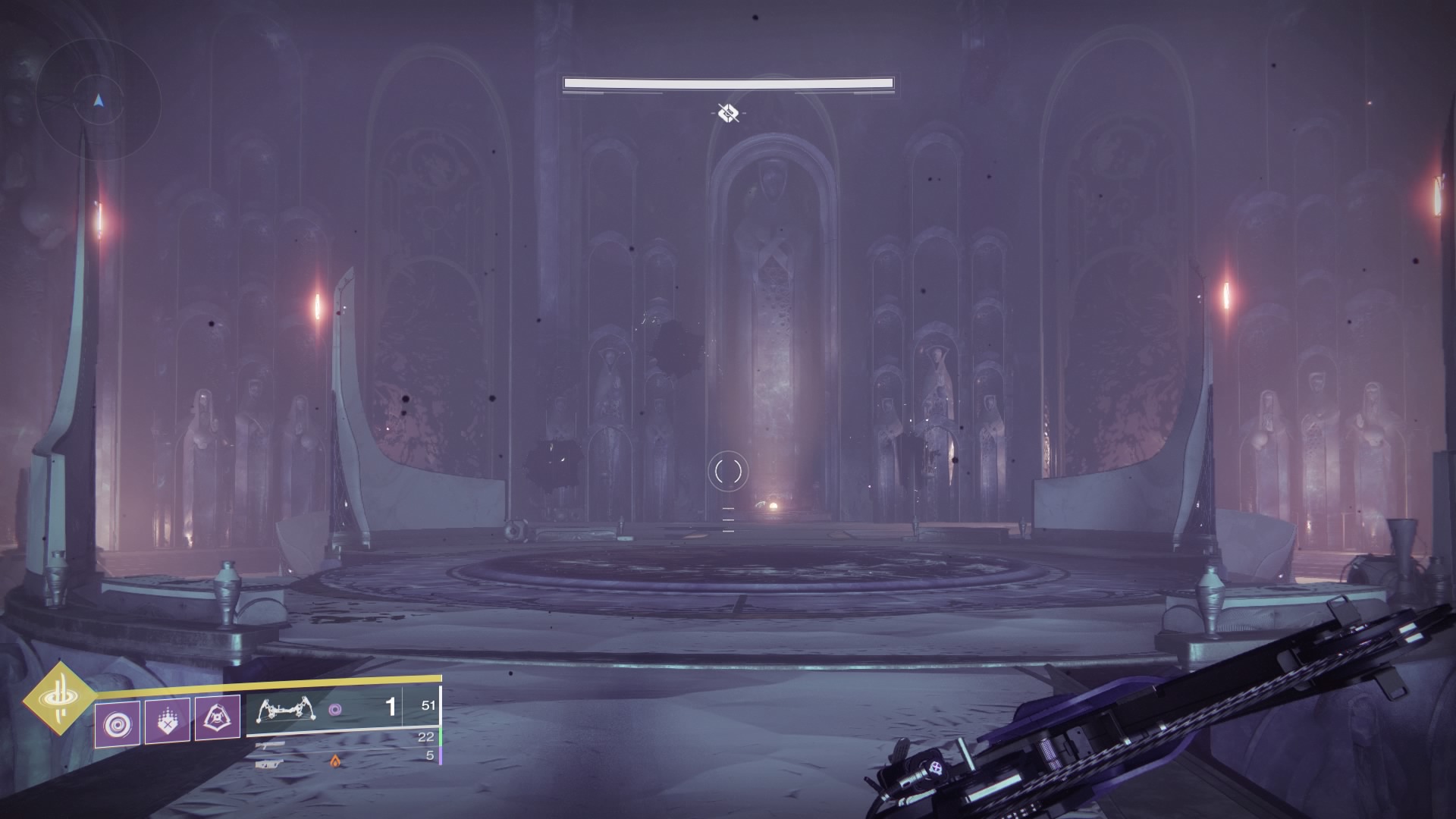Switch to the stowed rifle with 22 ammo

[x=270, y=745]
